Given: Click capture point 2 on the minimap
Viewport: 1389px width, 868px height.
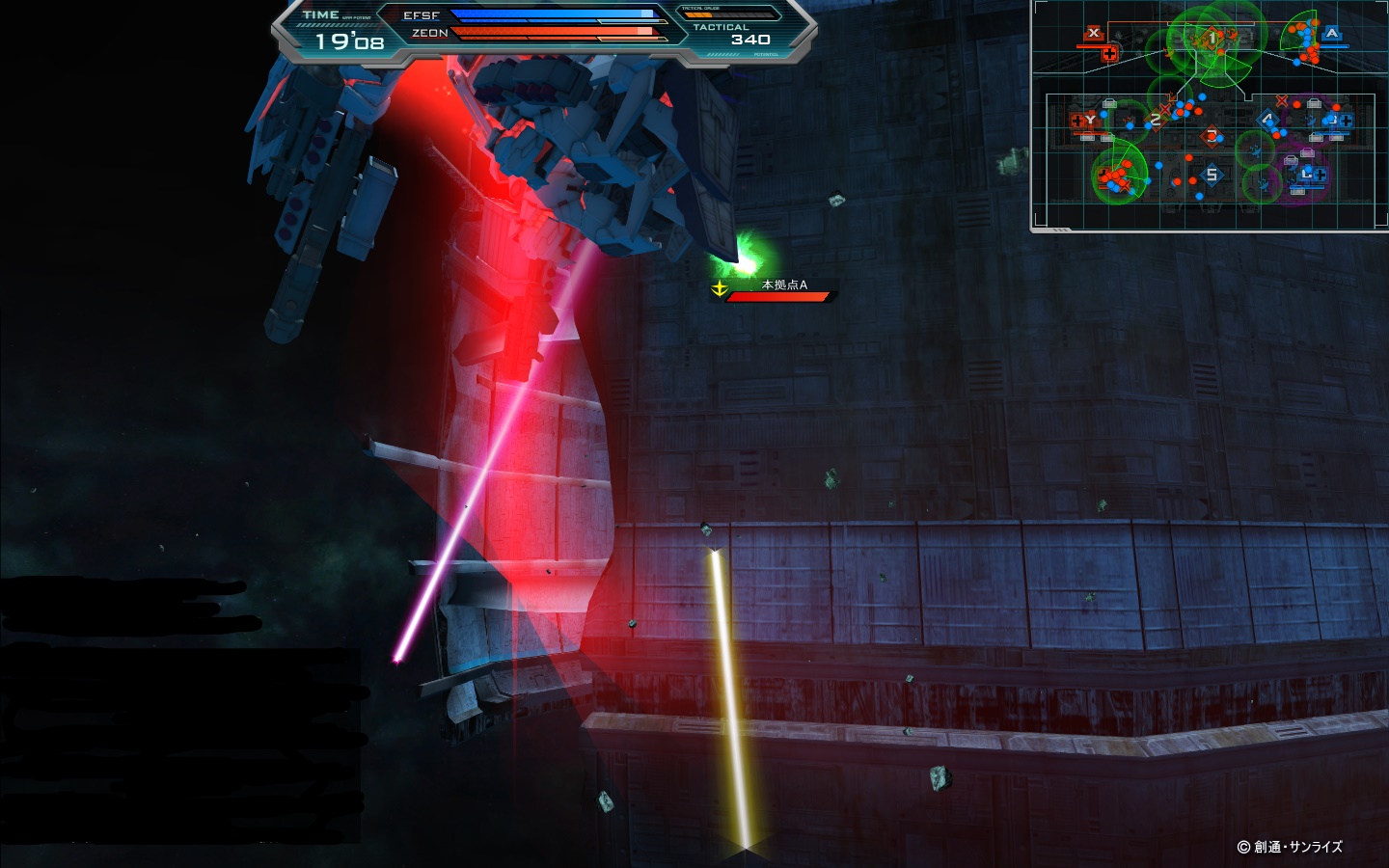Looking at the screenshot, I should click(1156, 120).
